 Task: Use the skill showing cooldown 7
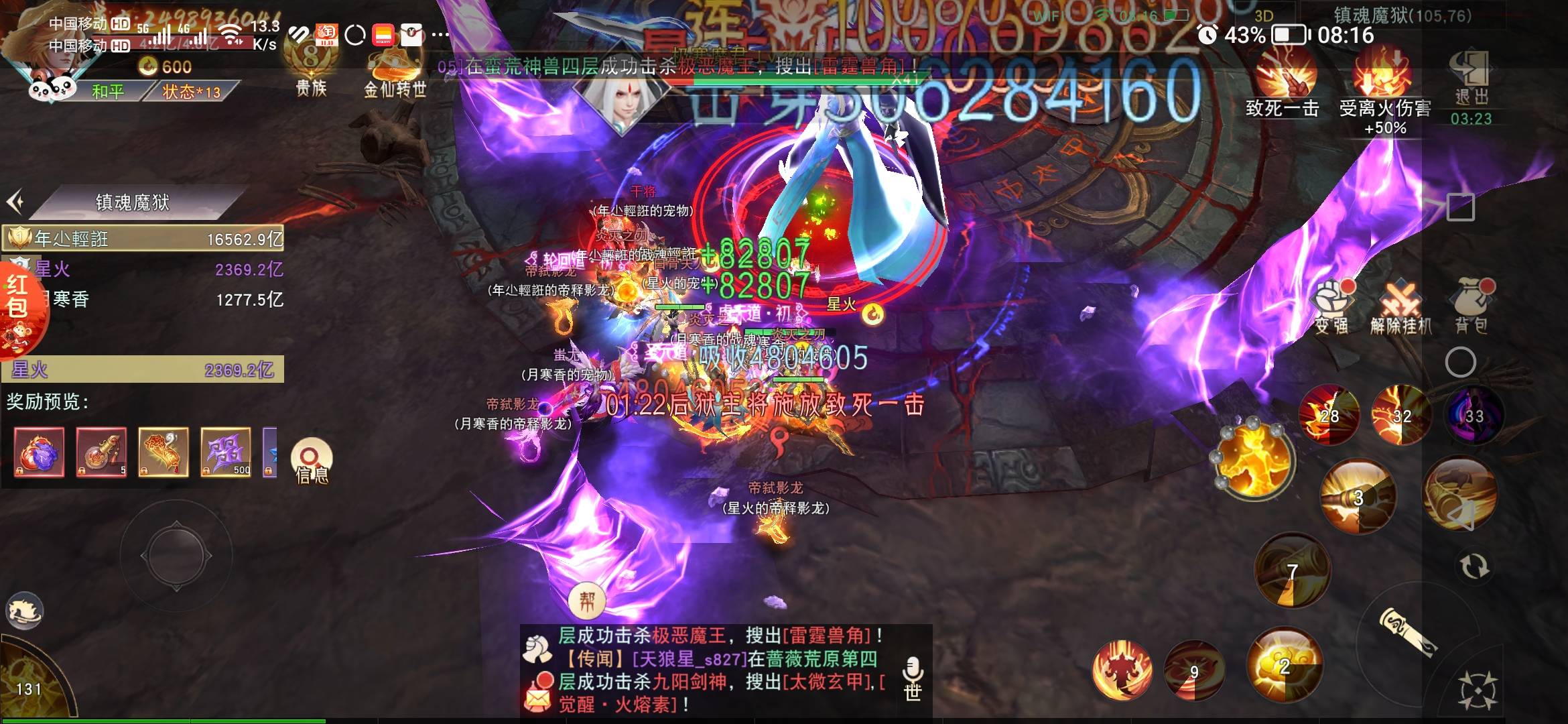pyautogui.click(x=1291, y=571)
